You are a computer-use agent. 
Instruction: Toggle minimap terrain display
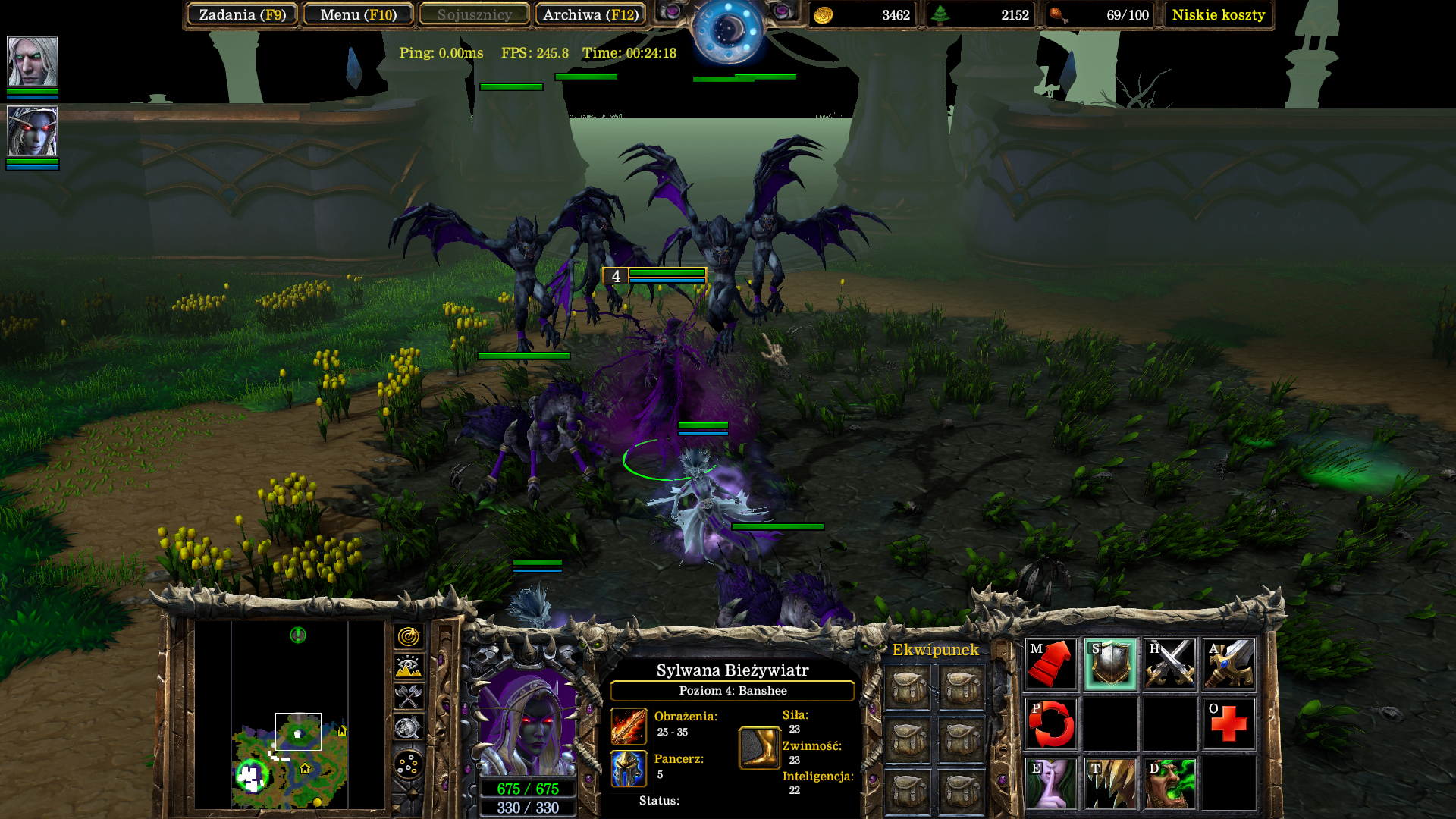408,667
